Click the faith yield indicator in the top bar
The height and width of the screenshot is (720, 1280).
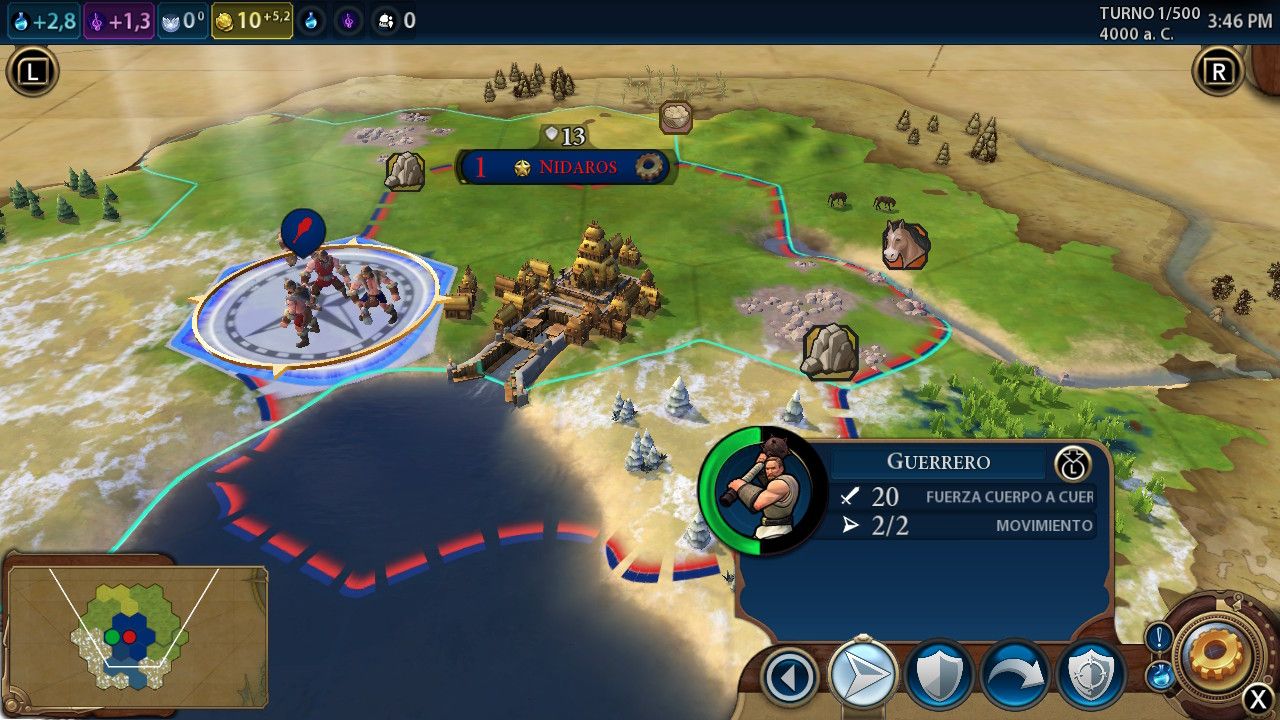[183, 20]
